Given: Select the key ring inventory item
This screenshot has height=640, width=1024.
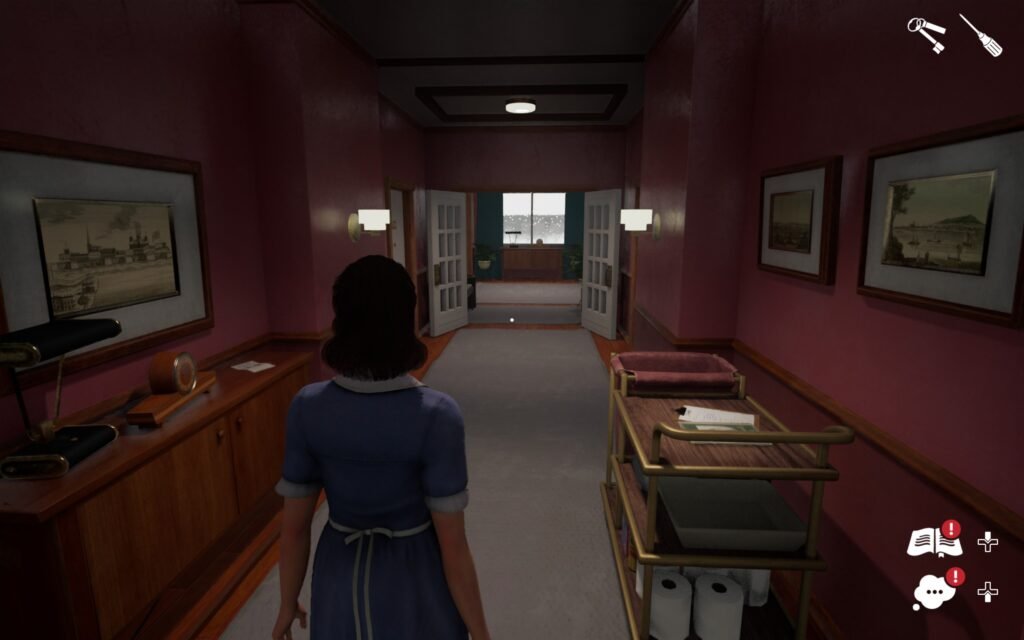Looking at the screenshot, I should tap(927, 35).
